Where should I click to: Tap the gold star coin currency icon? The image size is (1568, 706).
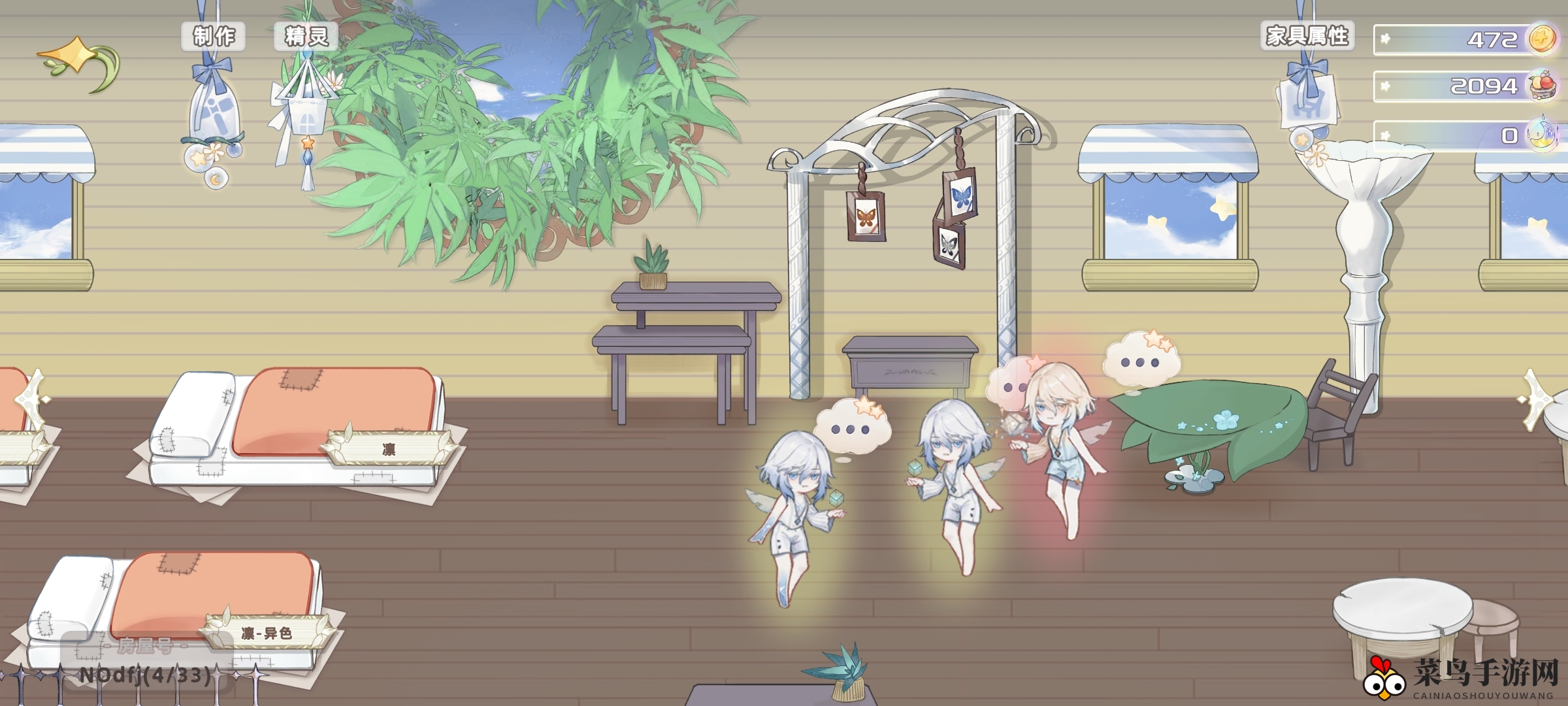(x=1543, y=39)
